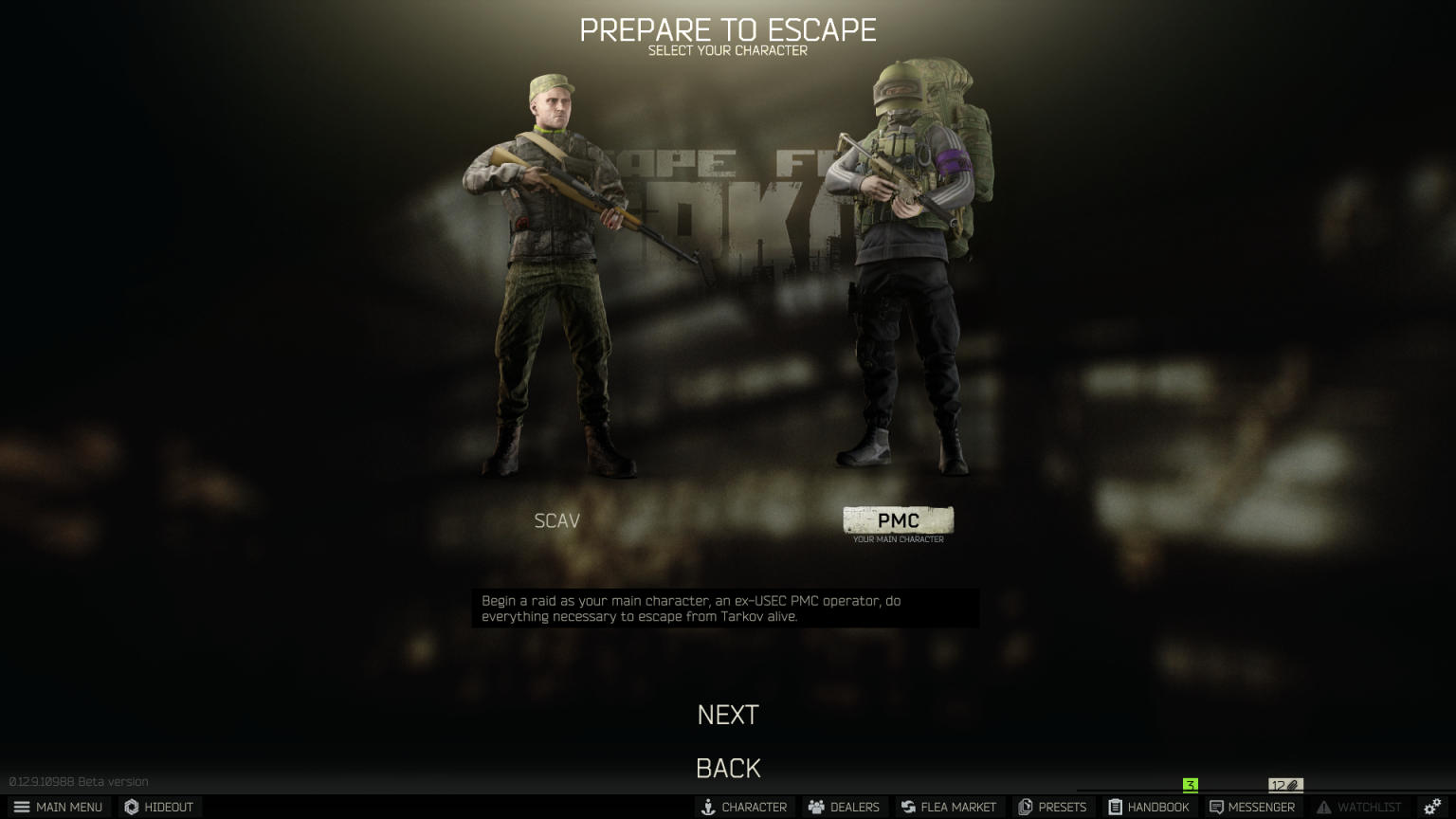1456x819 pixels.
Task: Click the NEXT button
Action: pos(727,715)
